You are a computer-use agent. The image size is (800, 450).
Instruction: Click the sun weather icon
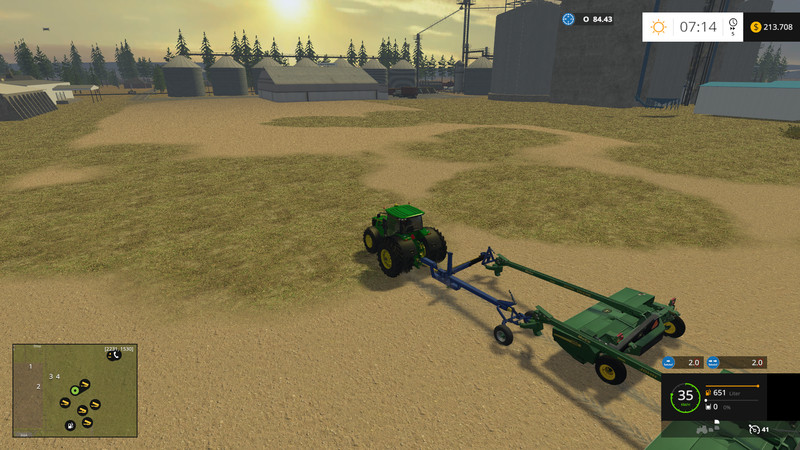click(x=659, y=27)
